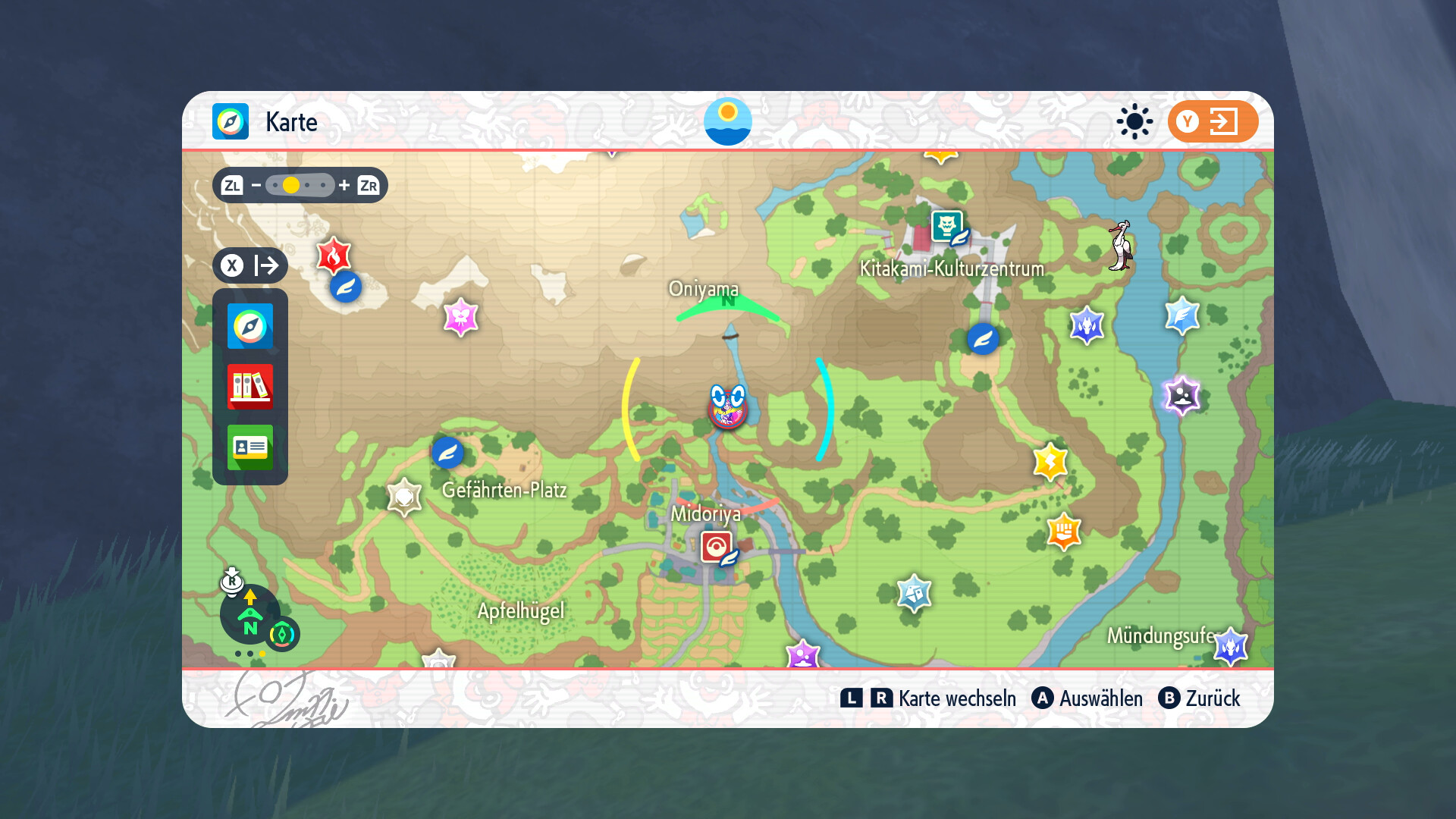Screen dimensions: 1456x819
Task: Open the green trainer profile card app
Action: click(250, 447)
